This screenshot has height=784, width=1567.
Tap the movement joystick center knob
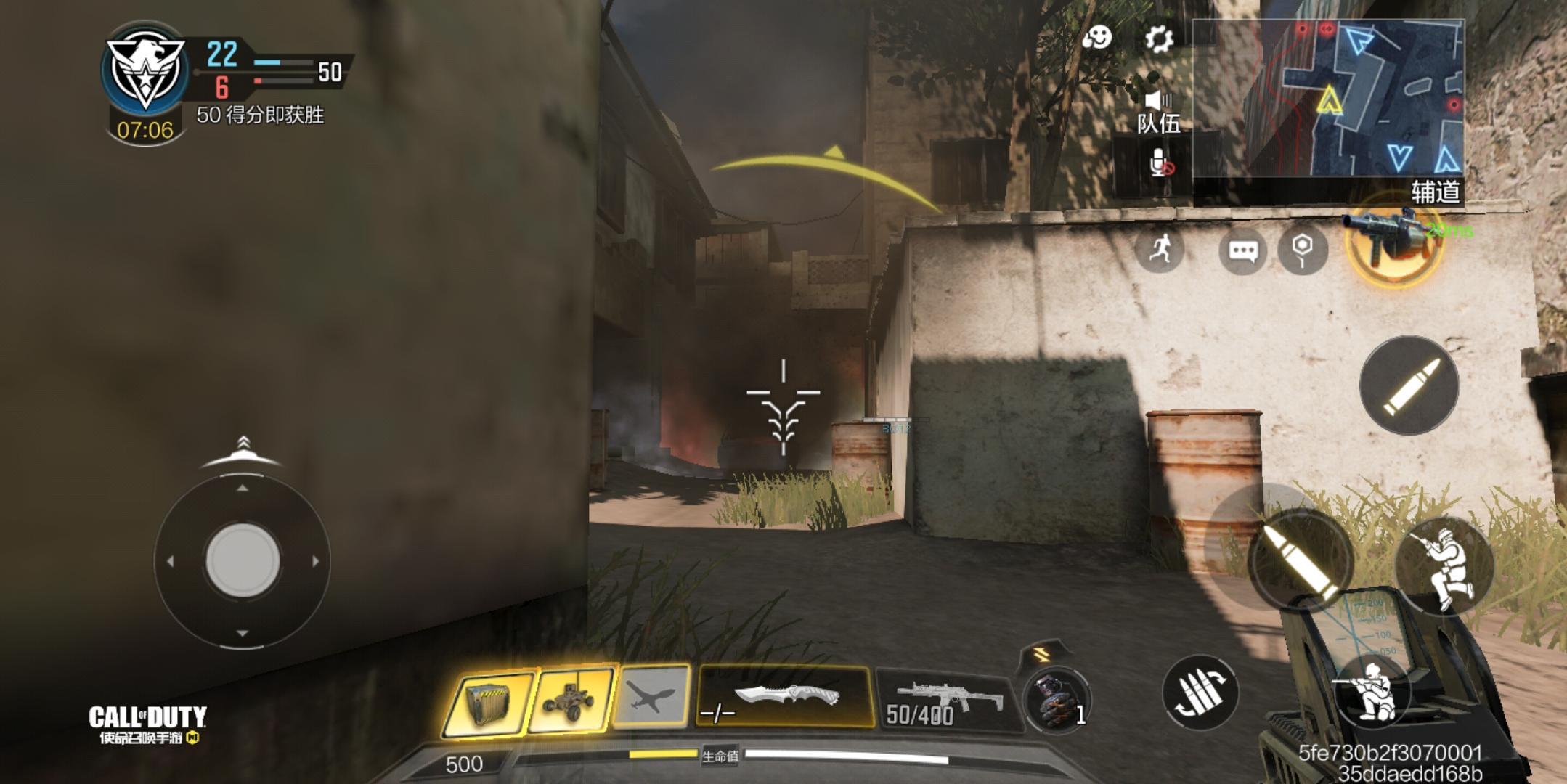pyautogui.click(x=243, y=560)
